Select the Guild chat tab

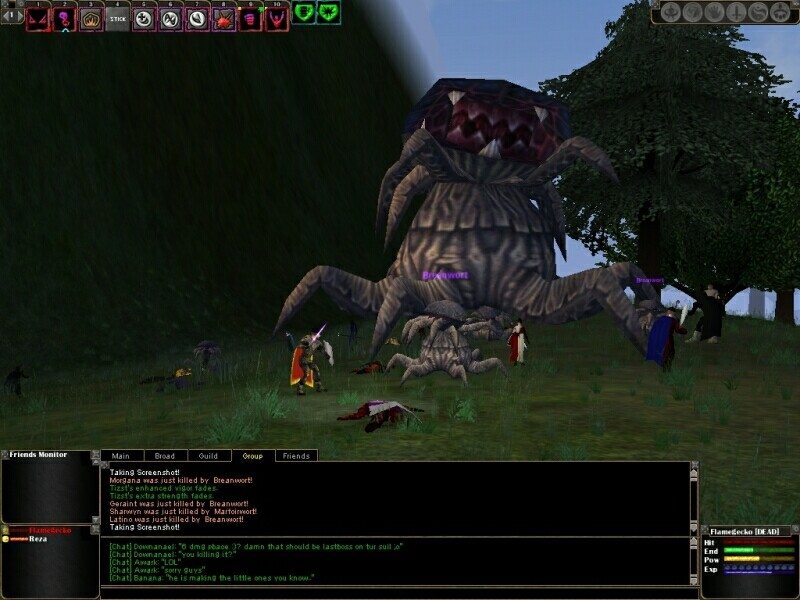point(209,456)
